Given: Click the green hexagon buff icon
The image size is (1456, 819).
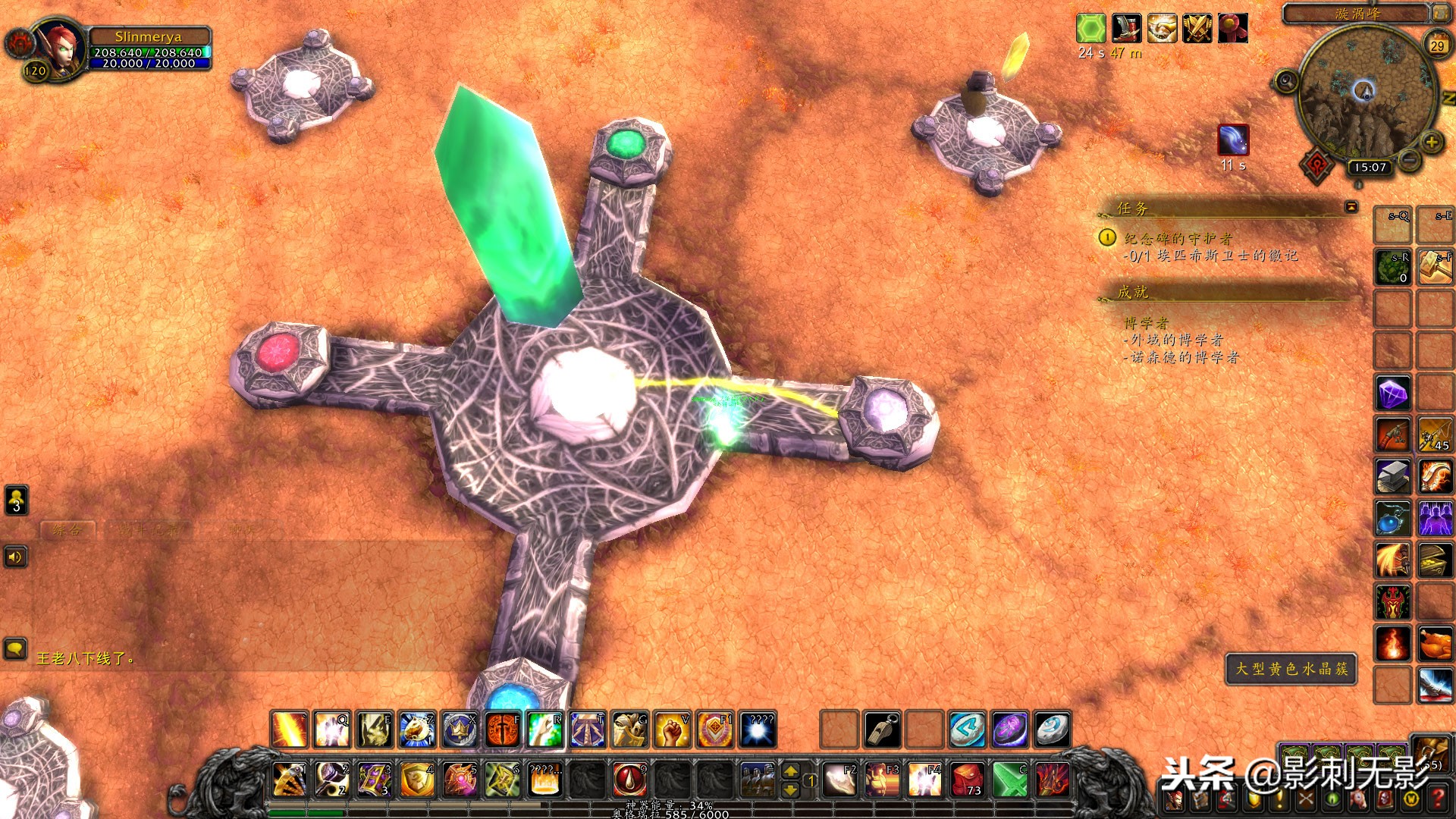Looking at the screenshot, I should pos(1090,29).
